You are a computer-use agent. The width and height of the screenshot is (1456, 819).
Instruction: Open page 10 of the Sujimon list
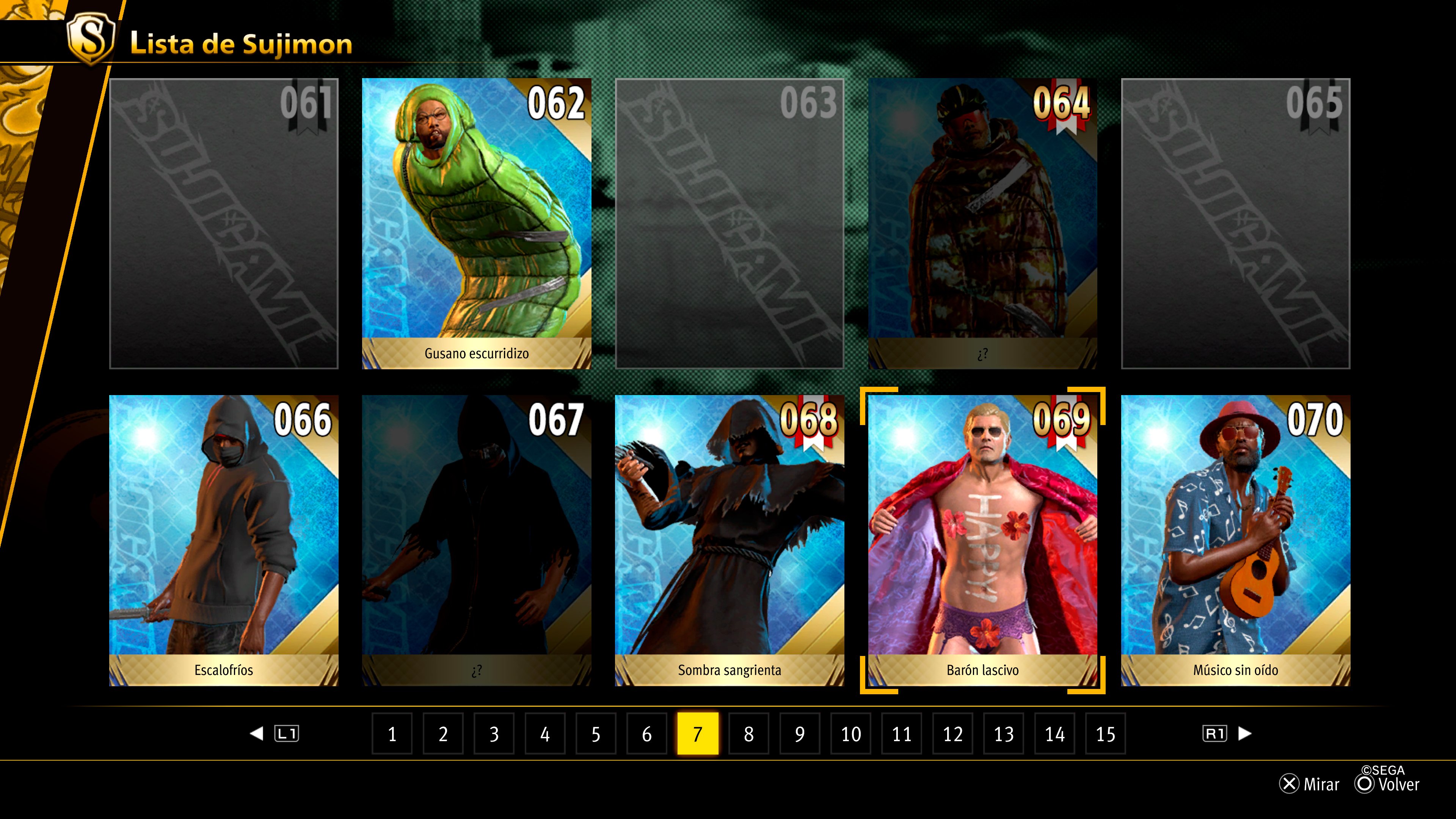point(850,734)
